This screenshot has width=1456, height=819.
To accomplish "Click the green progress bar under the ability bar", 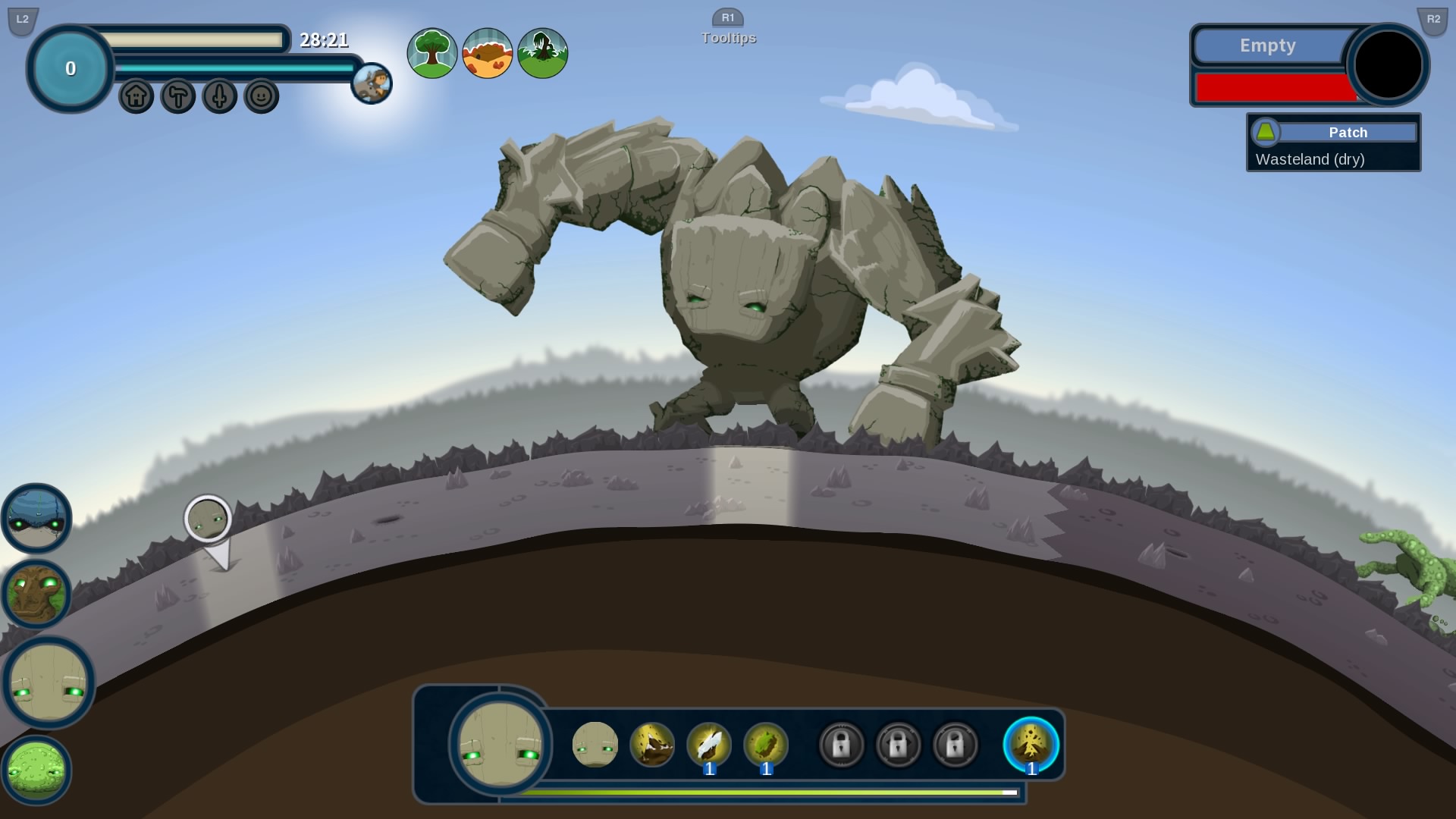I will 758,792.
